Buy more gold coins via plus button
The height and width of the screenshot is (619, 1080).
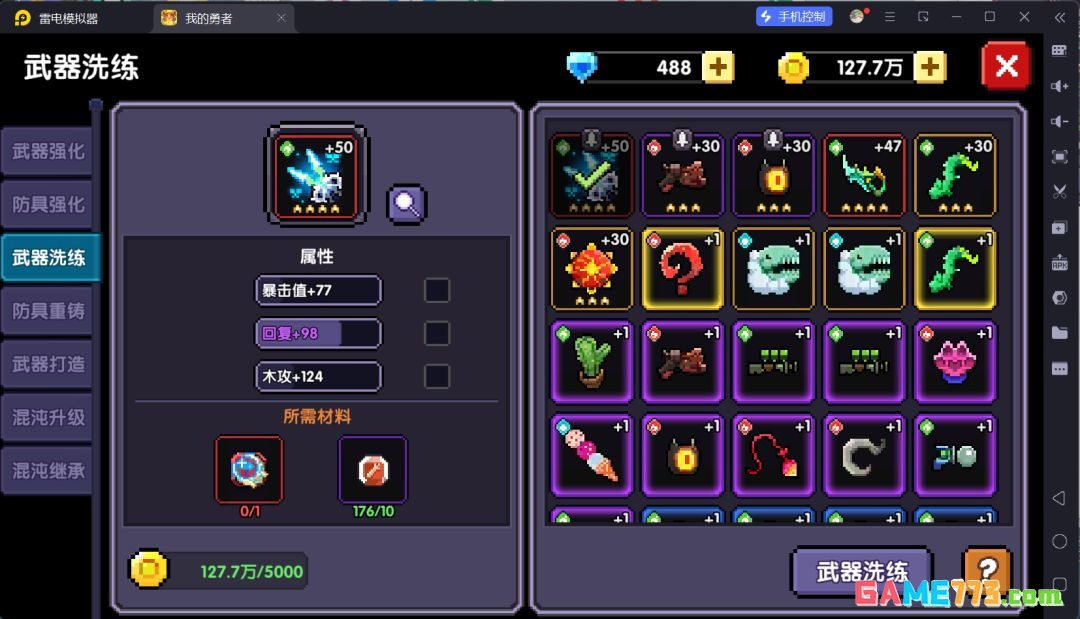tap(929, 67)
